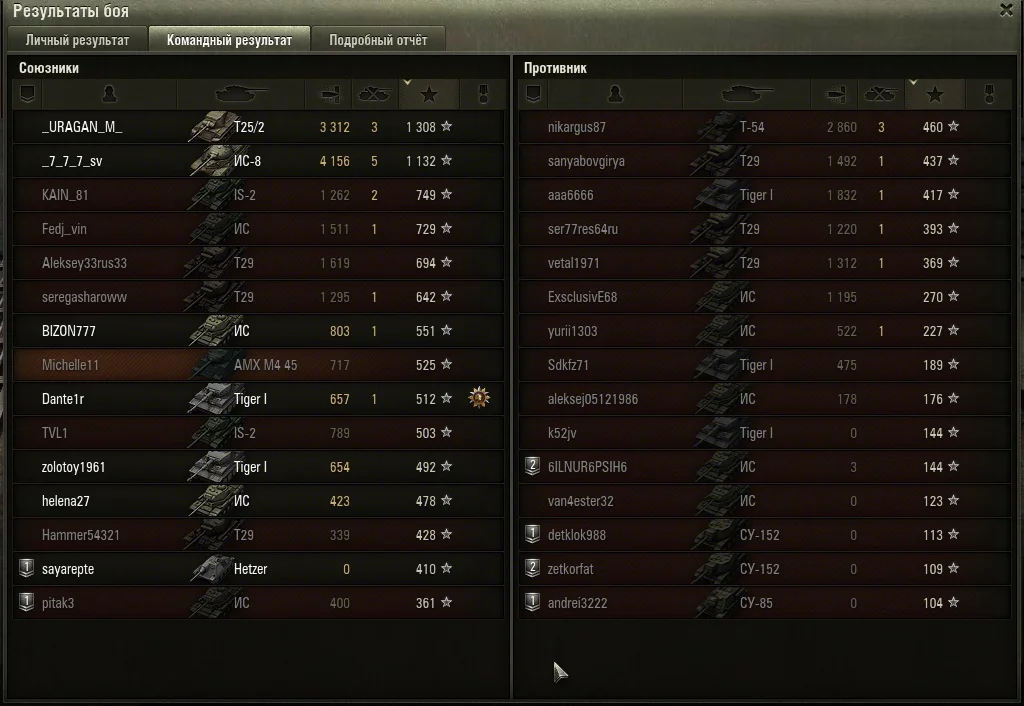The width and height of the screenshot is (1024, 706).
Task: Click the medal icon next to Dante1r
Action: [481, 399]
